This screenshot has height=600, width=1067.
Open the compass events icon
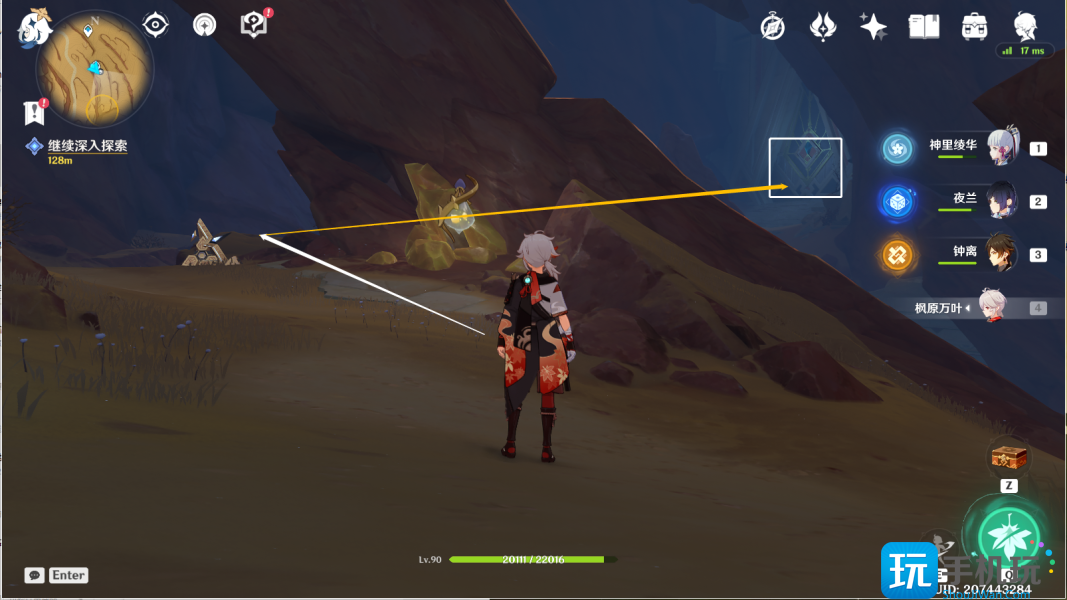[772, 27]
